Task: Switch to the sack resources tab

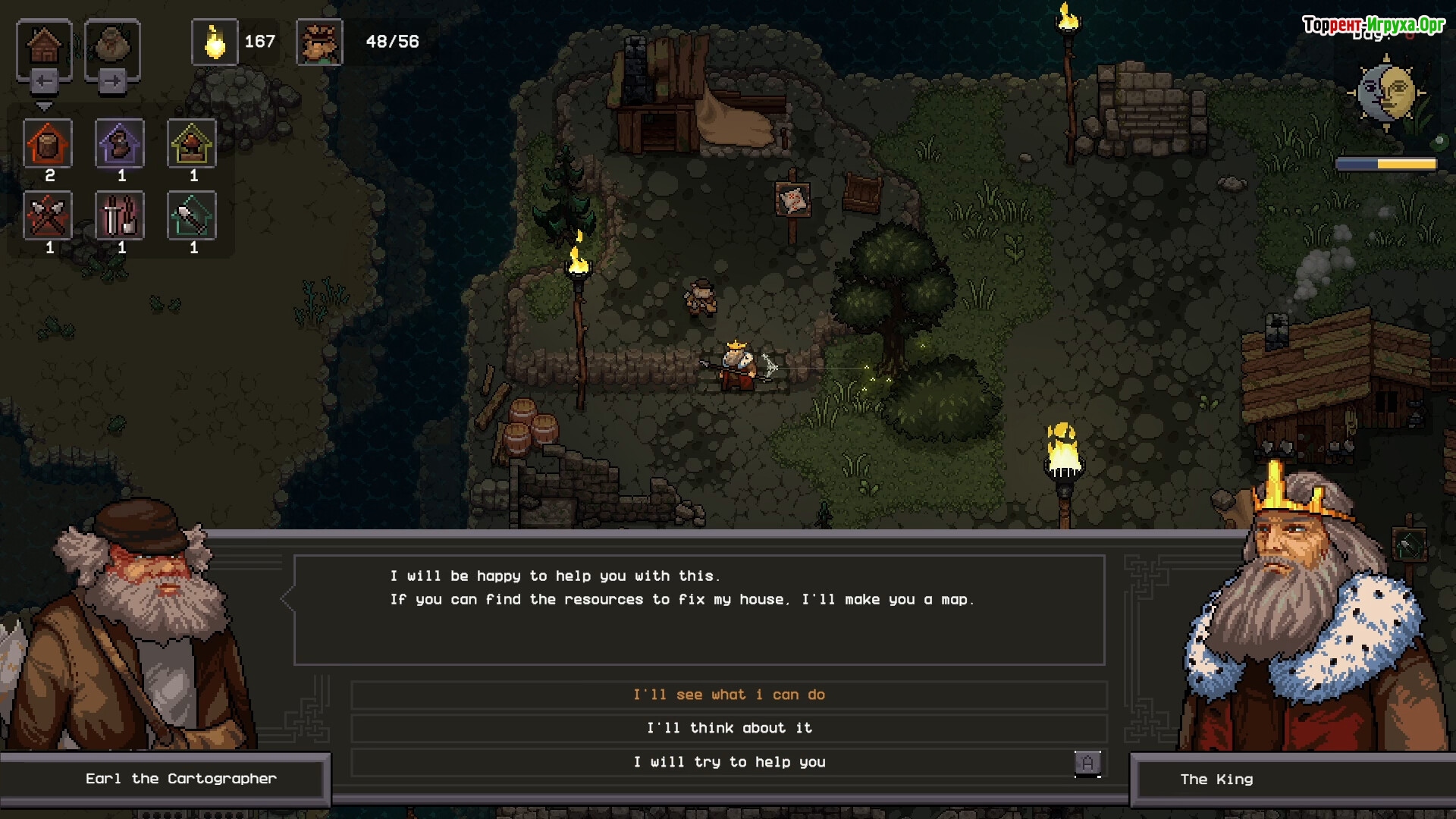Action: pyautogui.click(x=112, y=47)
